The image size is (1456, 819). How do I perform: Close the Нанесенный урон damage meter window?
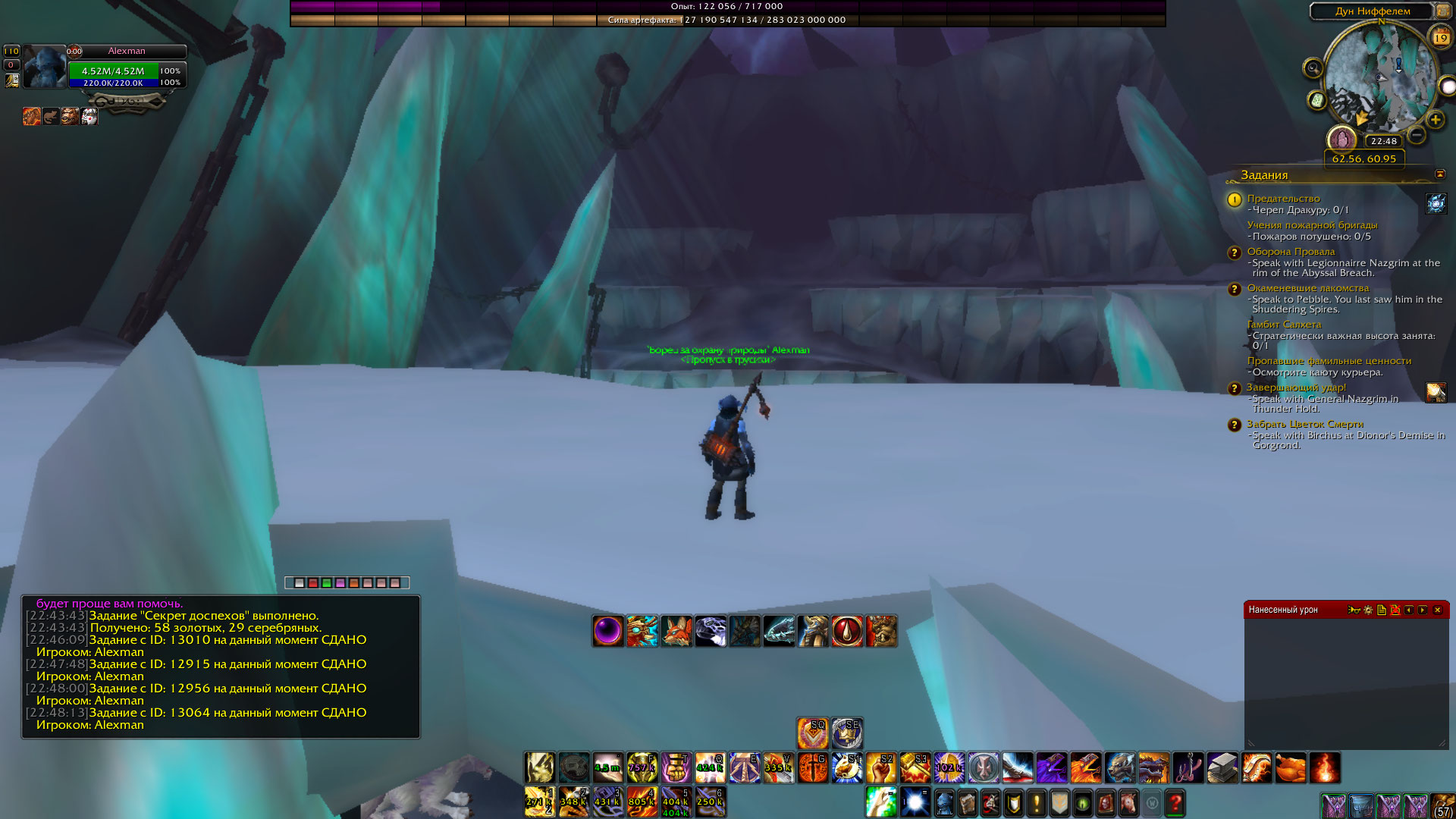1437,610
